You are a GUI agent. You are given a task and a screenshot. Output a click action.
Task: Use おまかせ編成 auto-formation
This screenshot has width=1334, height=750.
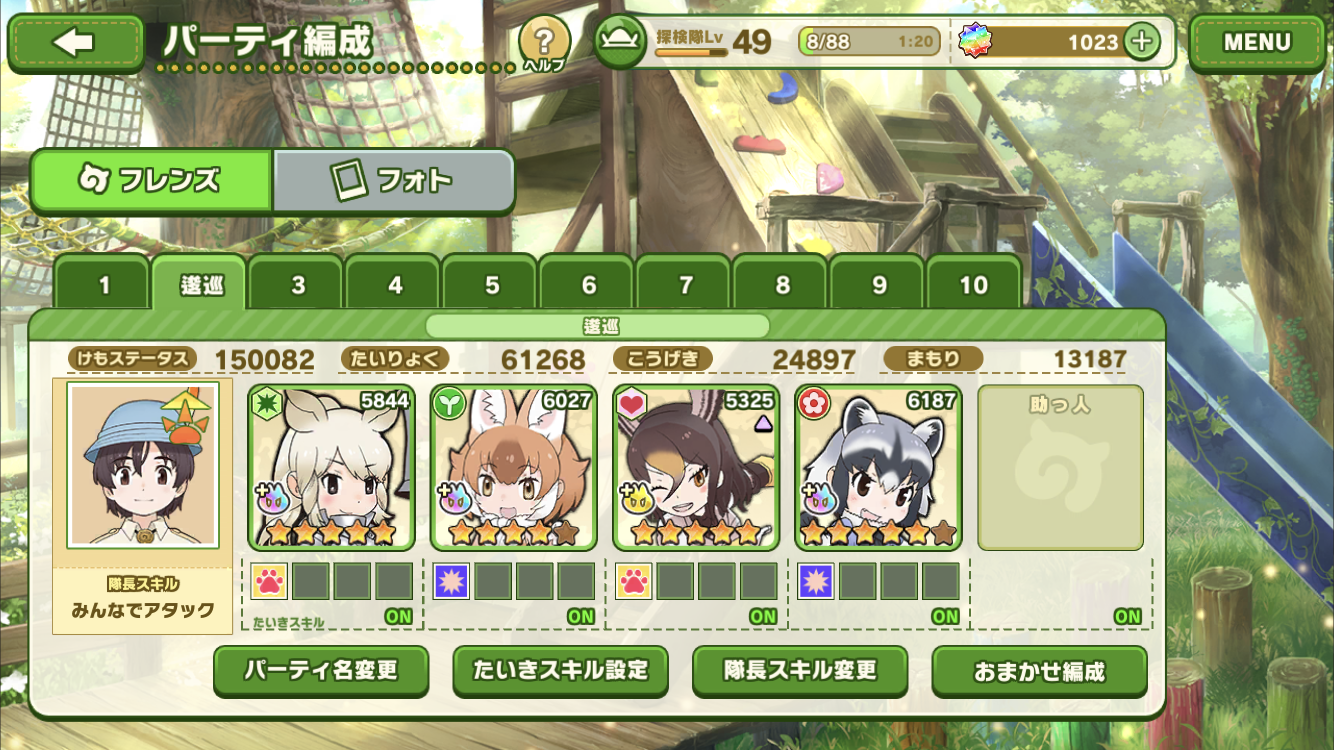[1039, 671]
